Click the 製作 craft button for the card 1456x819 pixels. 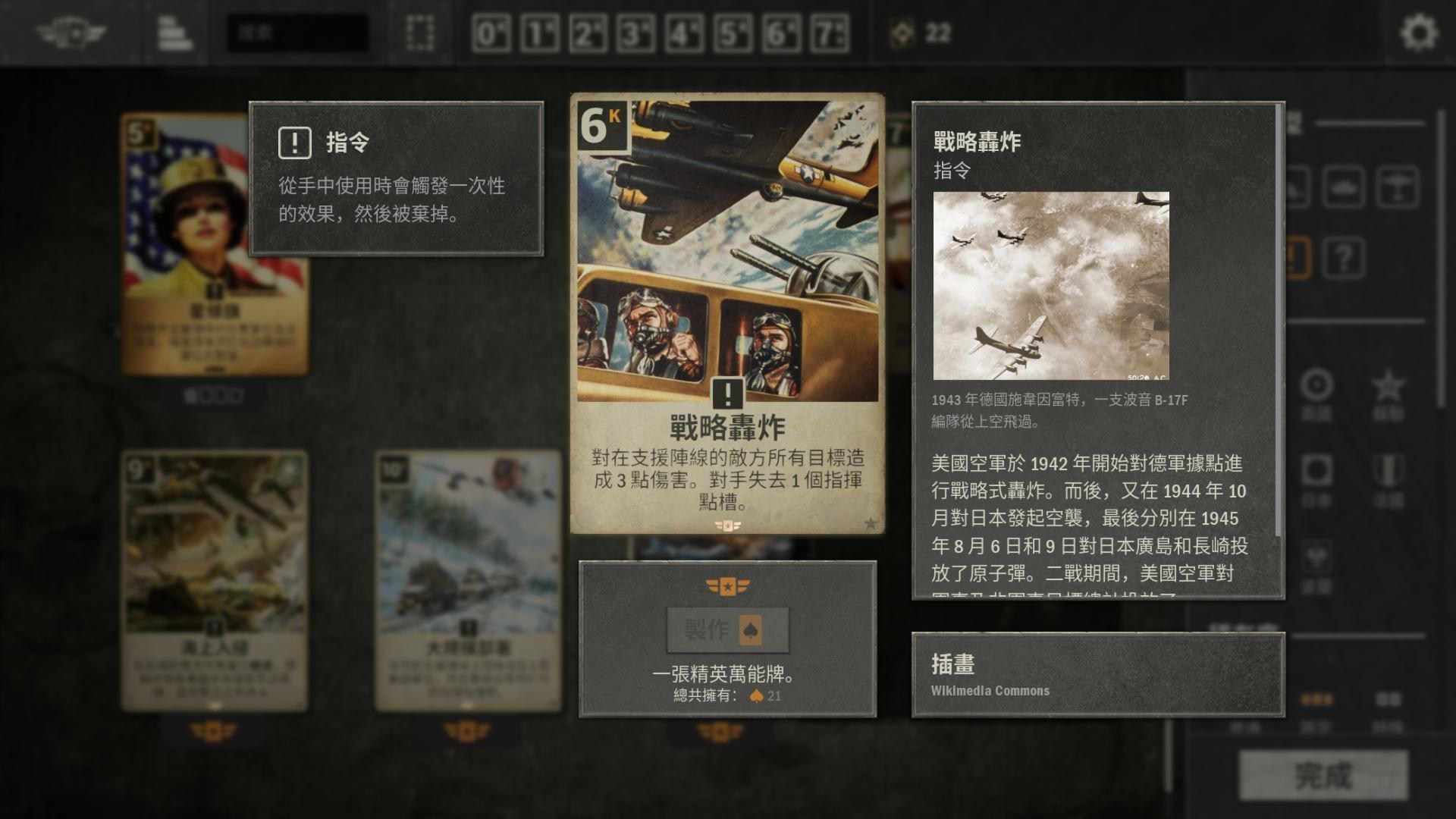[726, 632]
